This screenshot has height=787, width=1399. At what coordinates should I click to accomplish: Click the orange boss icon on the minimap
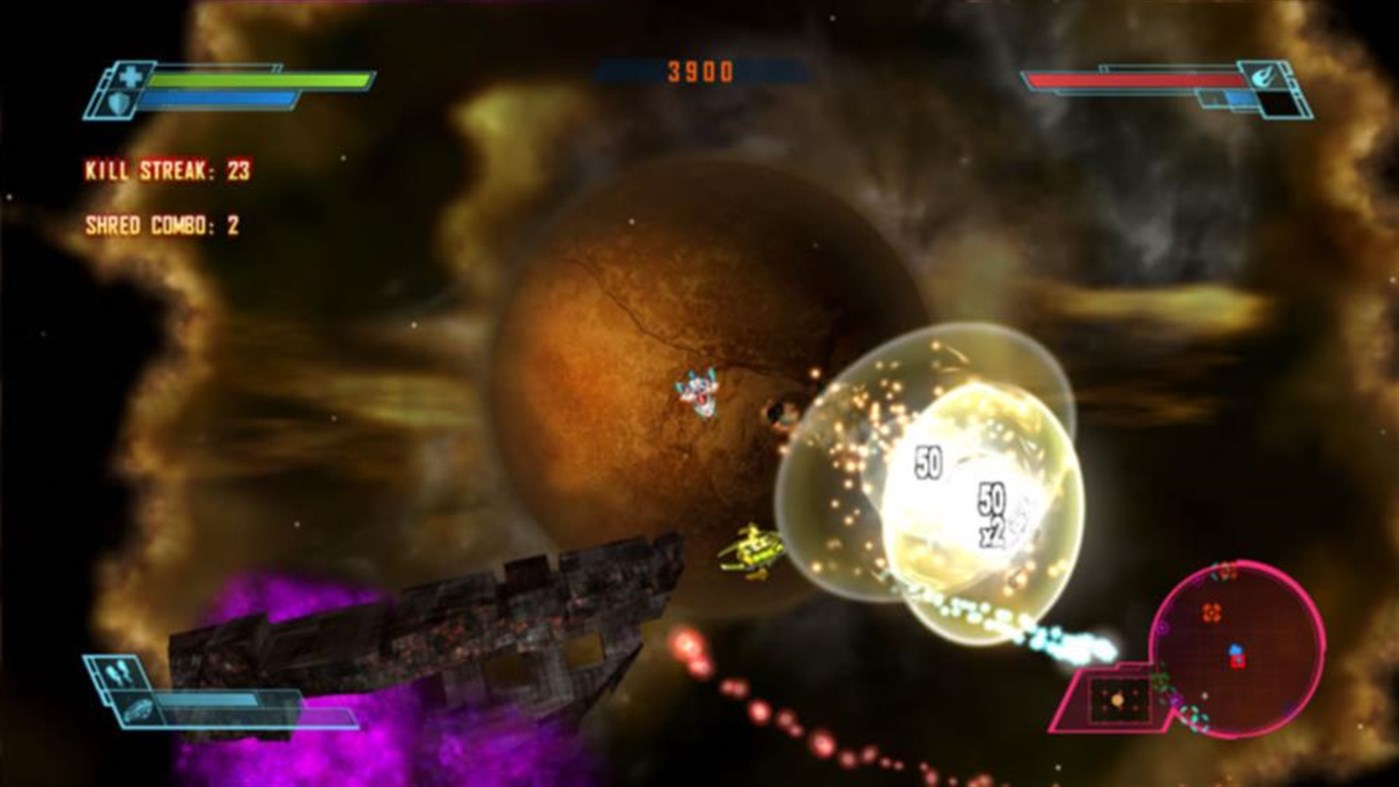click(x=1211, y=612)
